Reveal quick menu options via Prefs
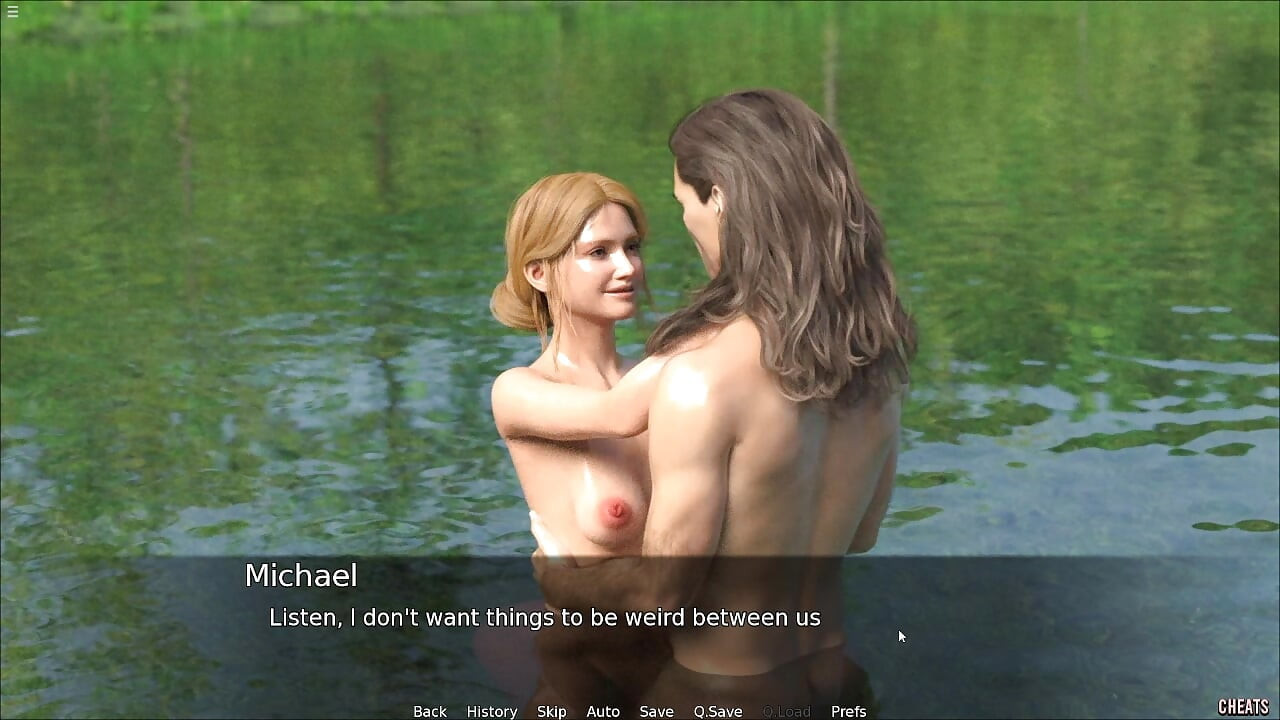This screenshot has height=720, width=1280. pyautogui.click(x=849, y=711)
